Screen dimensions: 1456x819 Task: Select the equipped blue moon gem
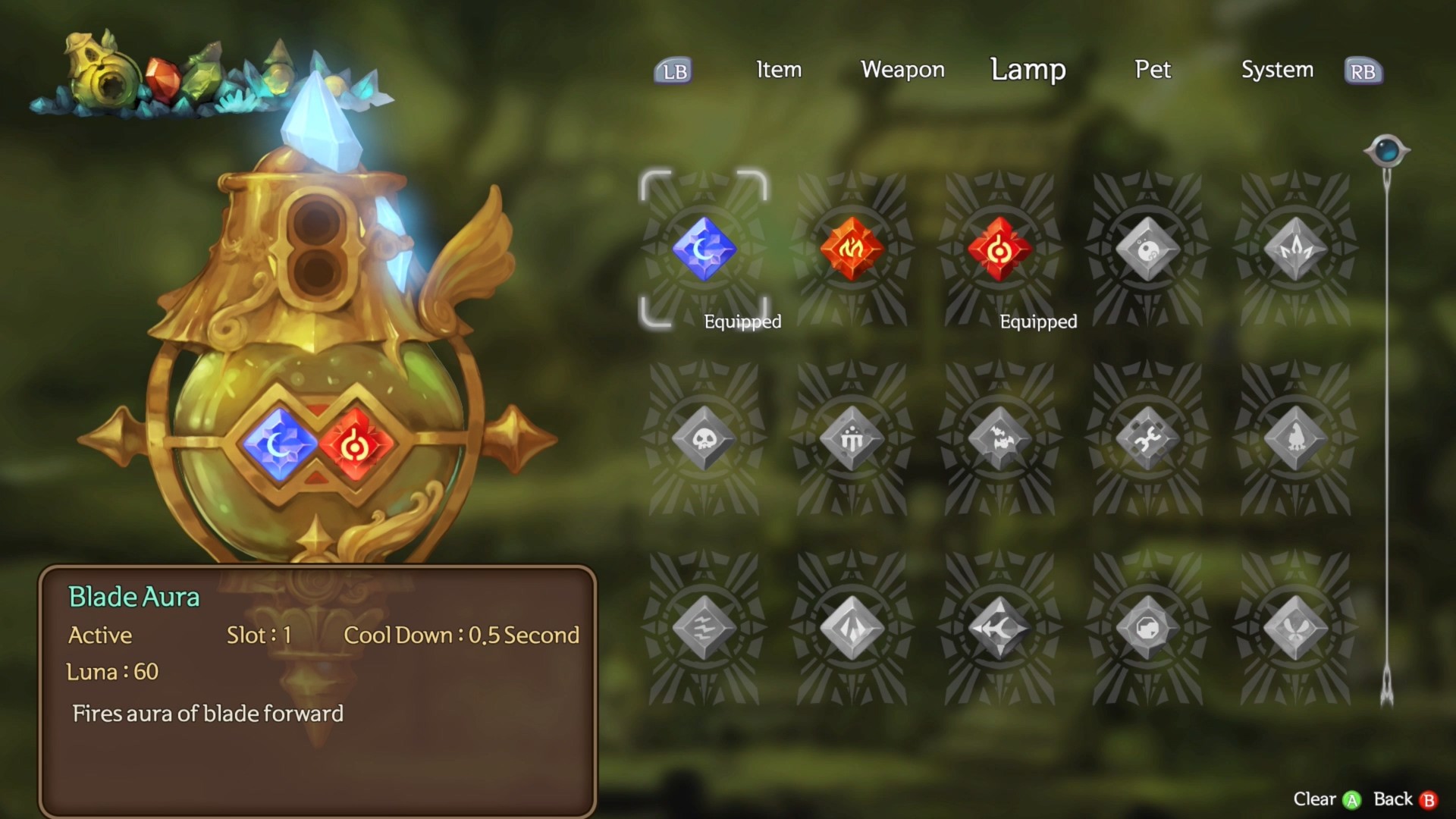(x=704, y=250)
